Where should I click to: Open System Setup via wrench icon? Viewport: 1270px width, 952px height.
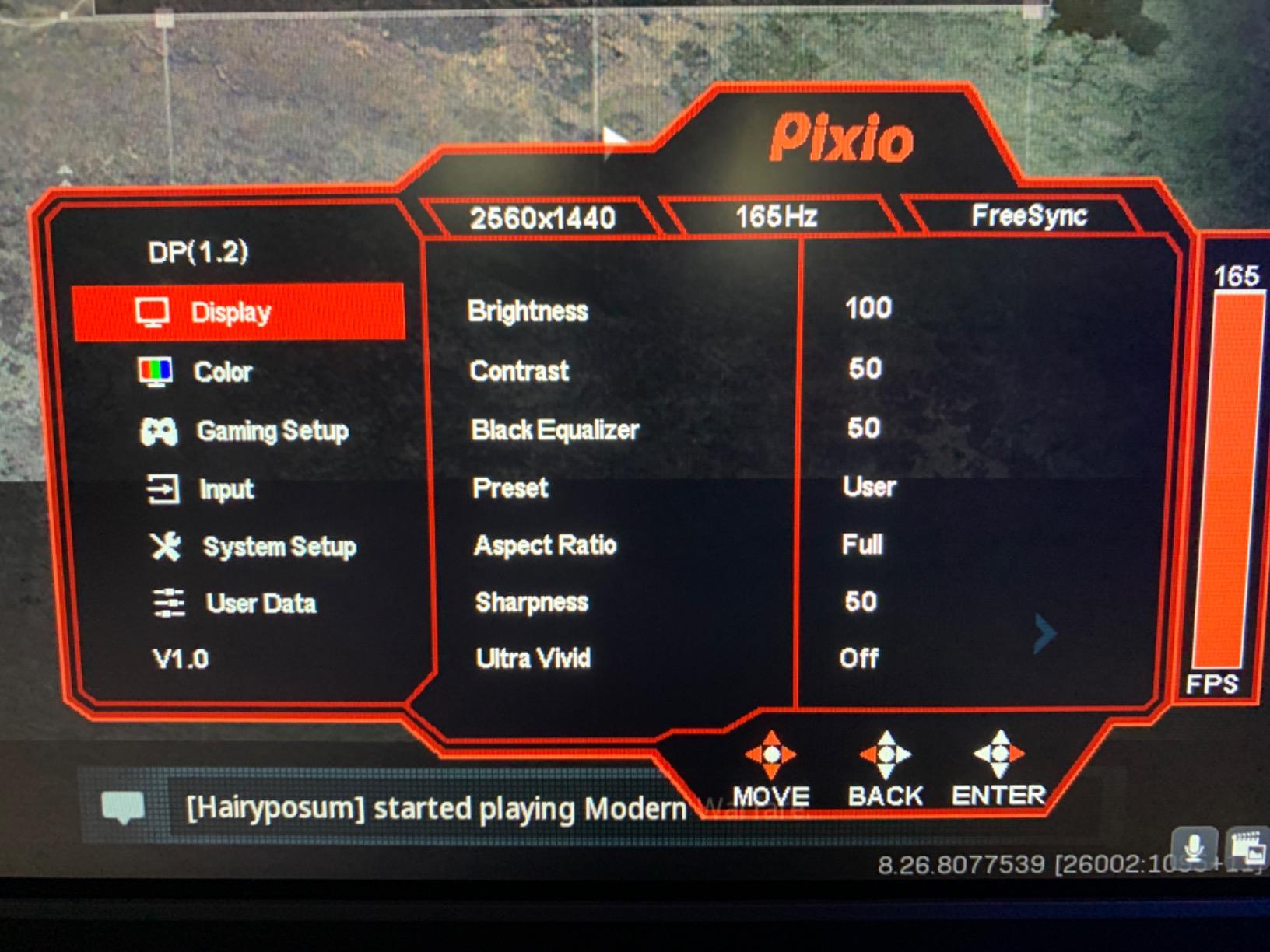(166, 547)
